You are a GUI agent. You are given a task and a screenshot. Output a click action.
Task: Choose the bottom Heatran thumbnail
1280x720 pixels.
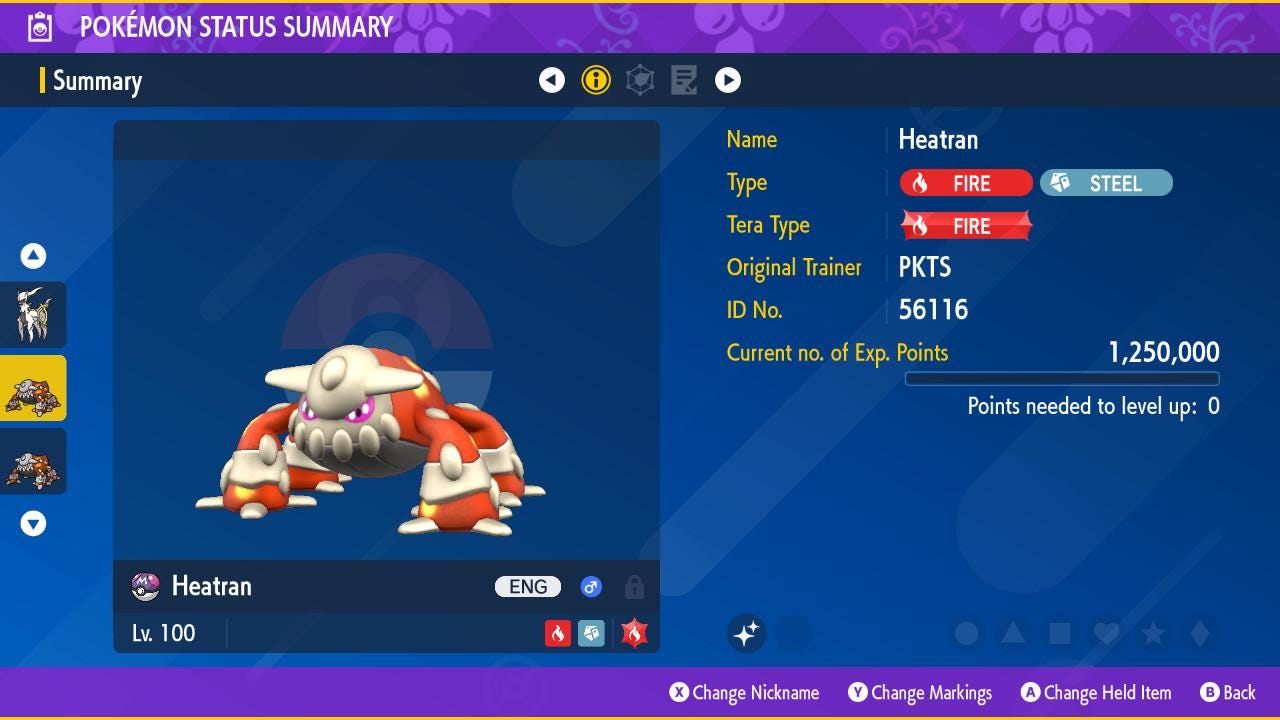[34, 462]
